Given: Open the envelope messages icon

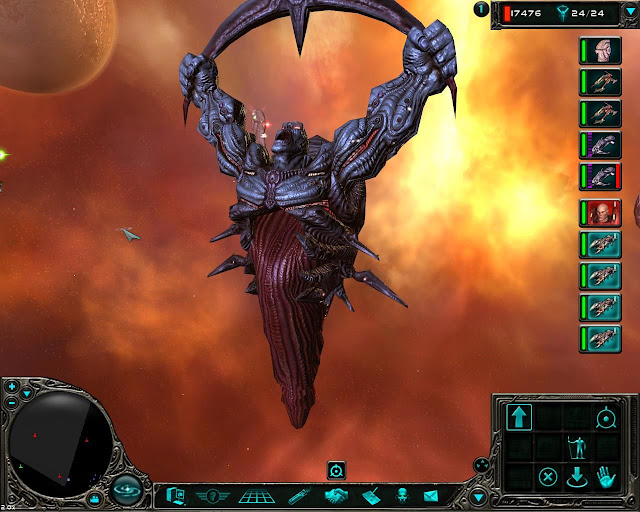Looking at the screenshot, I should tap(431, 495).
